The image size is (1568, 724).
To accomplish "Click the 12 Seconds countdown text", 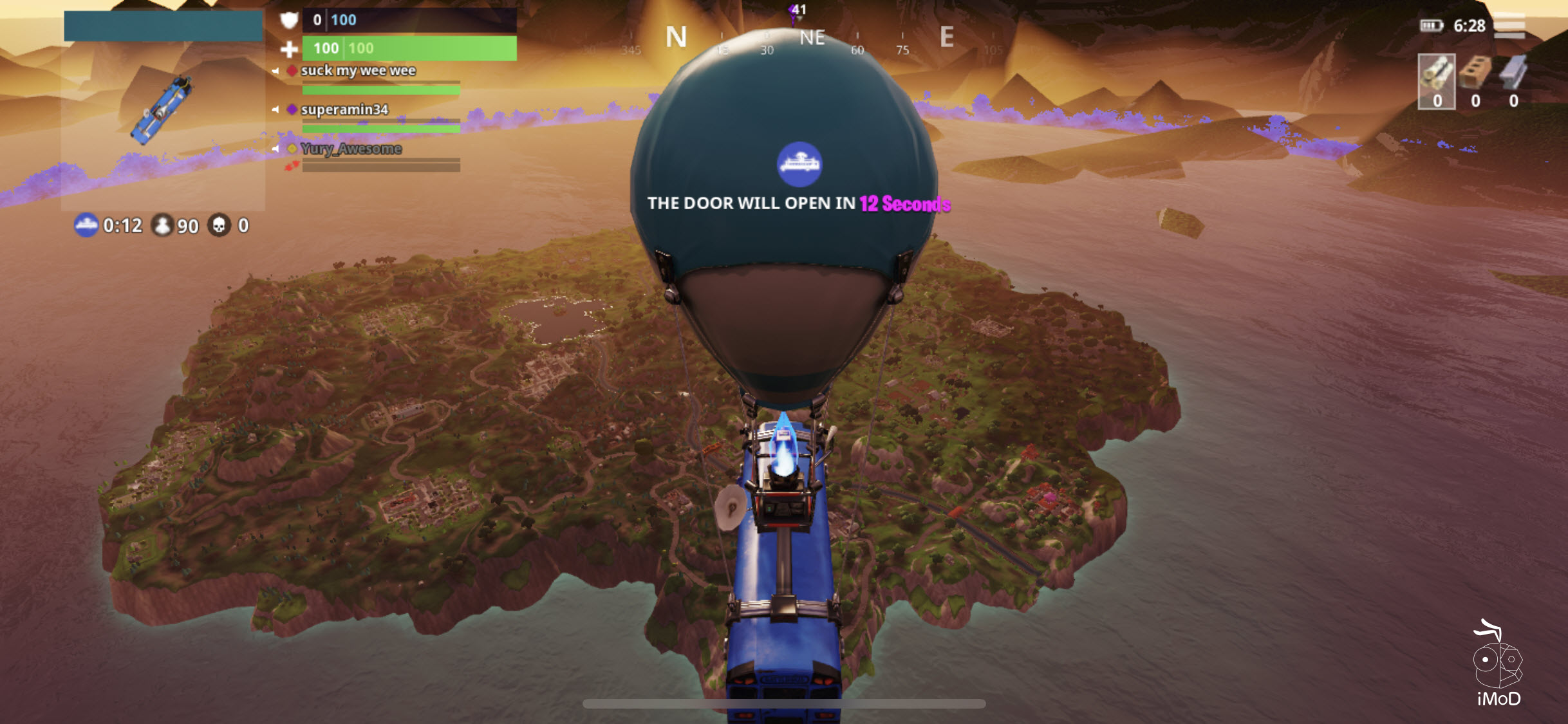I will click(904, 203).
